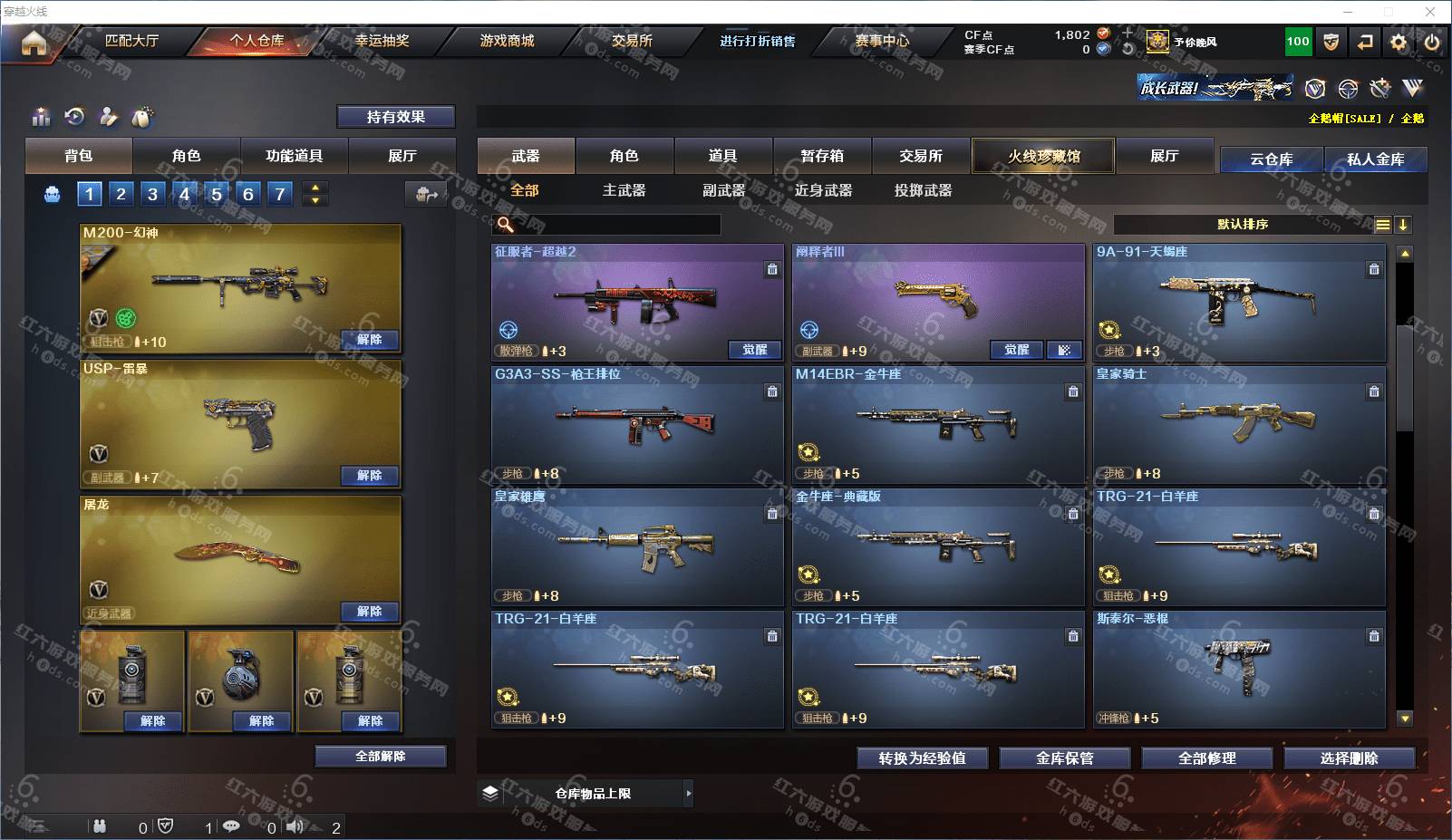The image size is (1452, 840).
Task: Open the gear settings icon
Action: [x=1399, y=42]
